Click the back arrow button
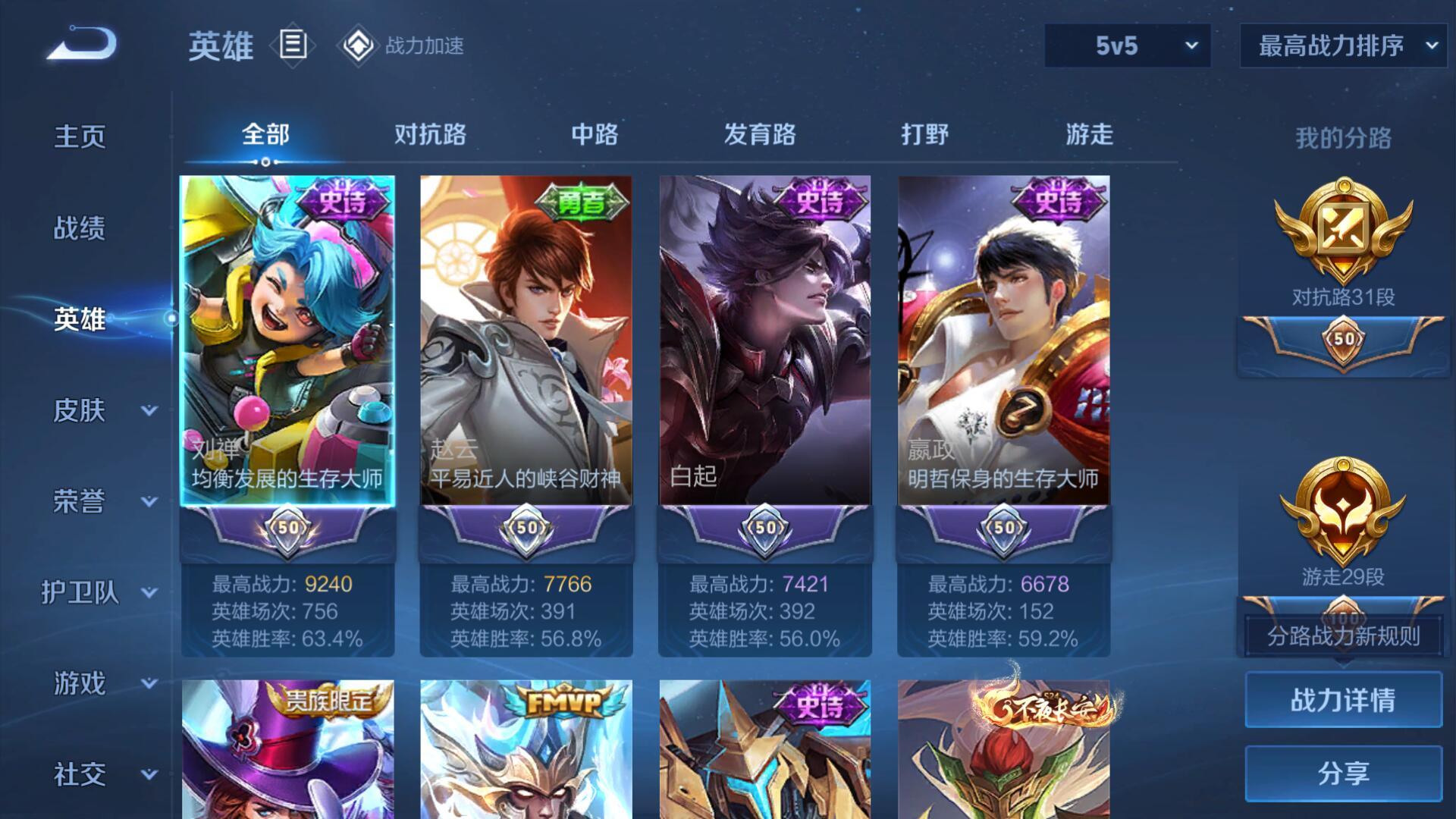The image size is (1456, 819). pos(82,43)
